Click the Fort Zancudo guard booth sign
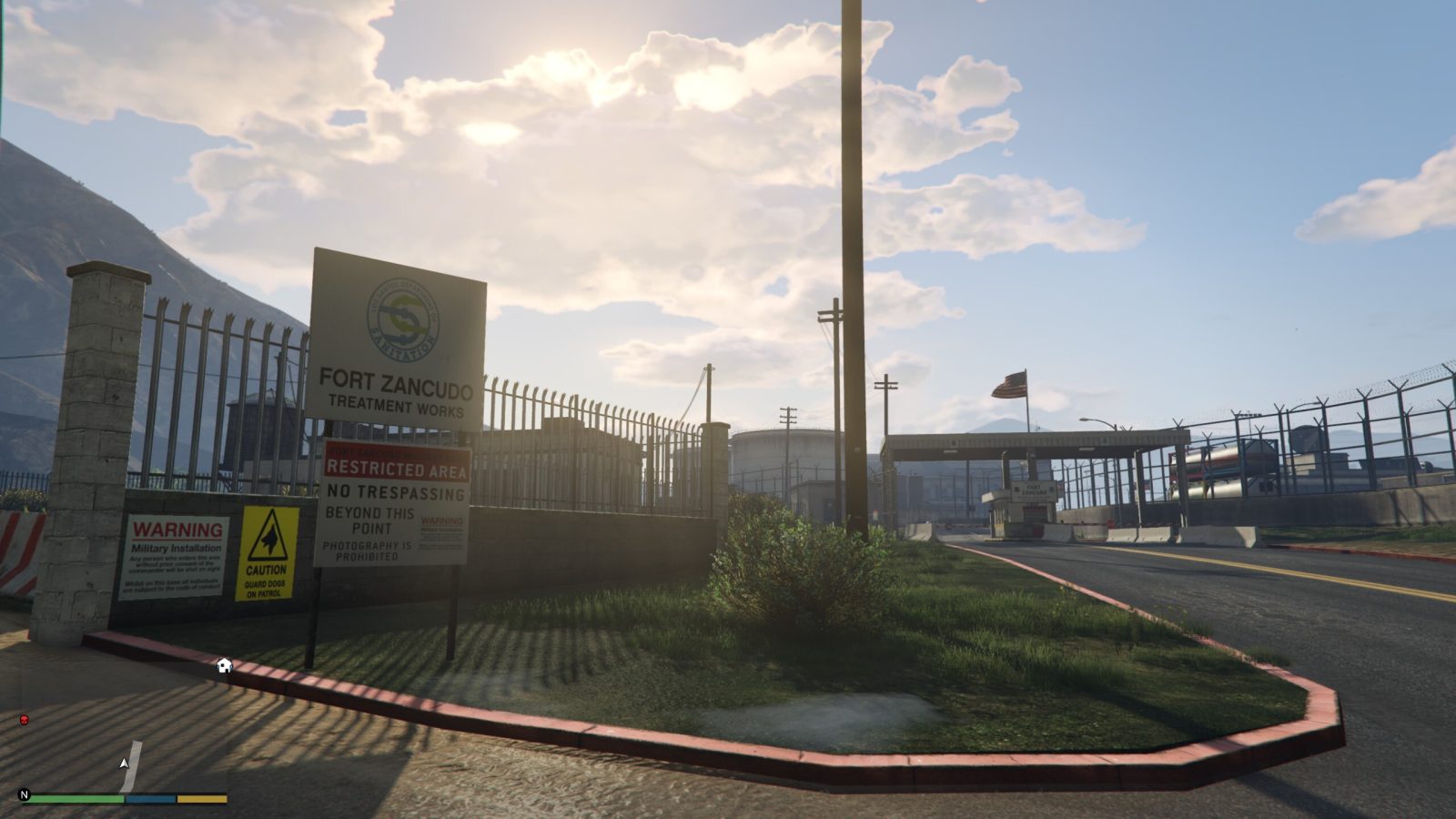The width and height of the screenshot is (1456, 819). (x=1034, y=490)
